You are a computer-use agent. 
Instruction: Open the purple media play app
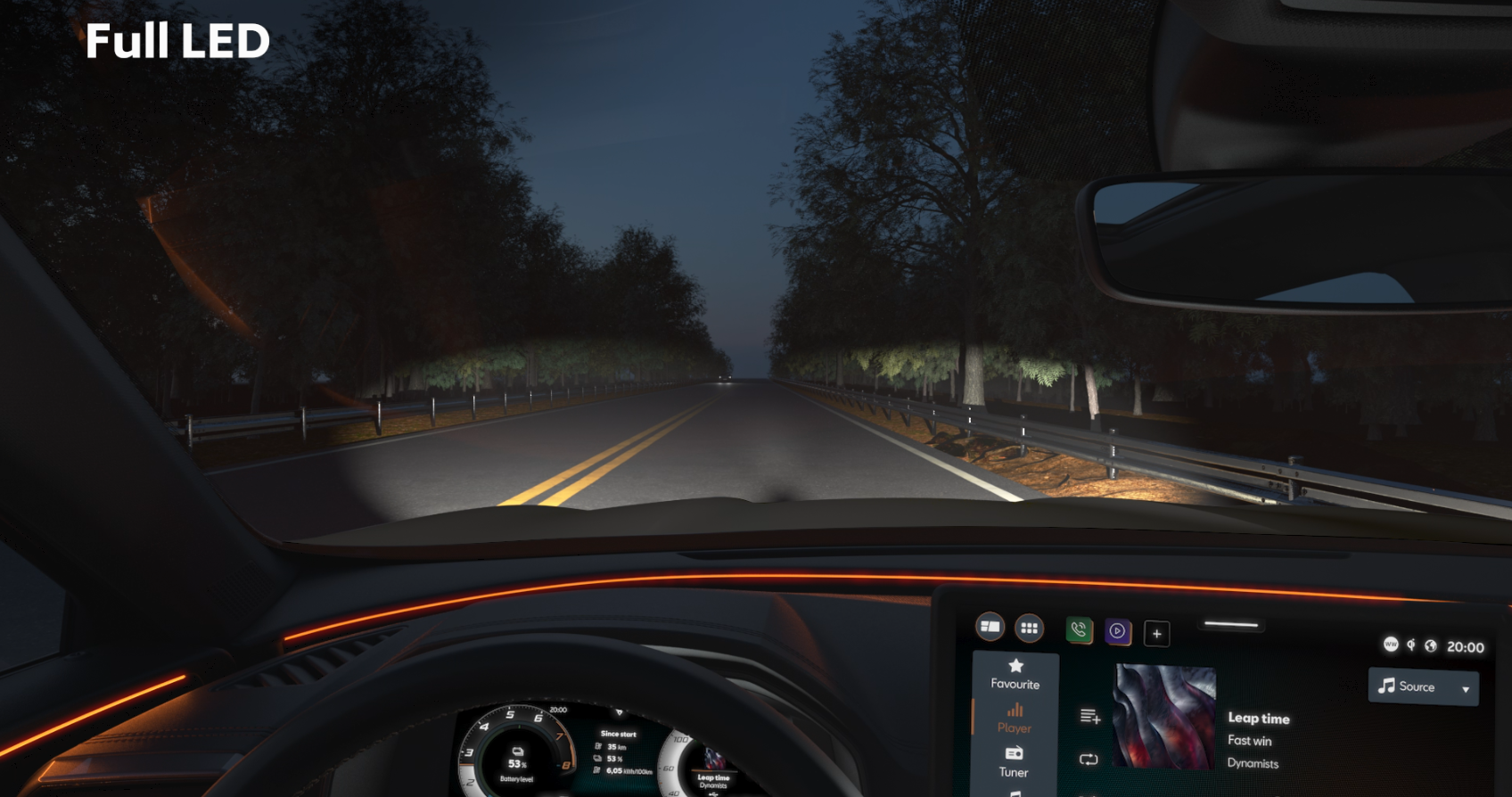[1117, 631]
